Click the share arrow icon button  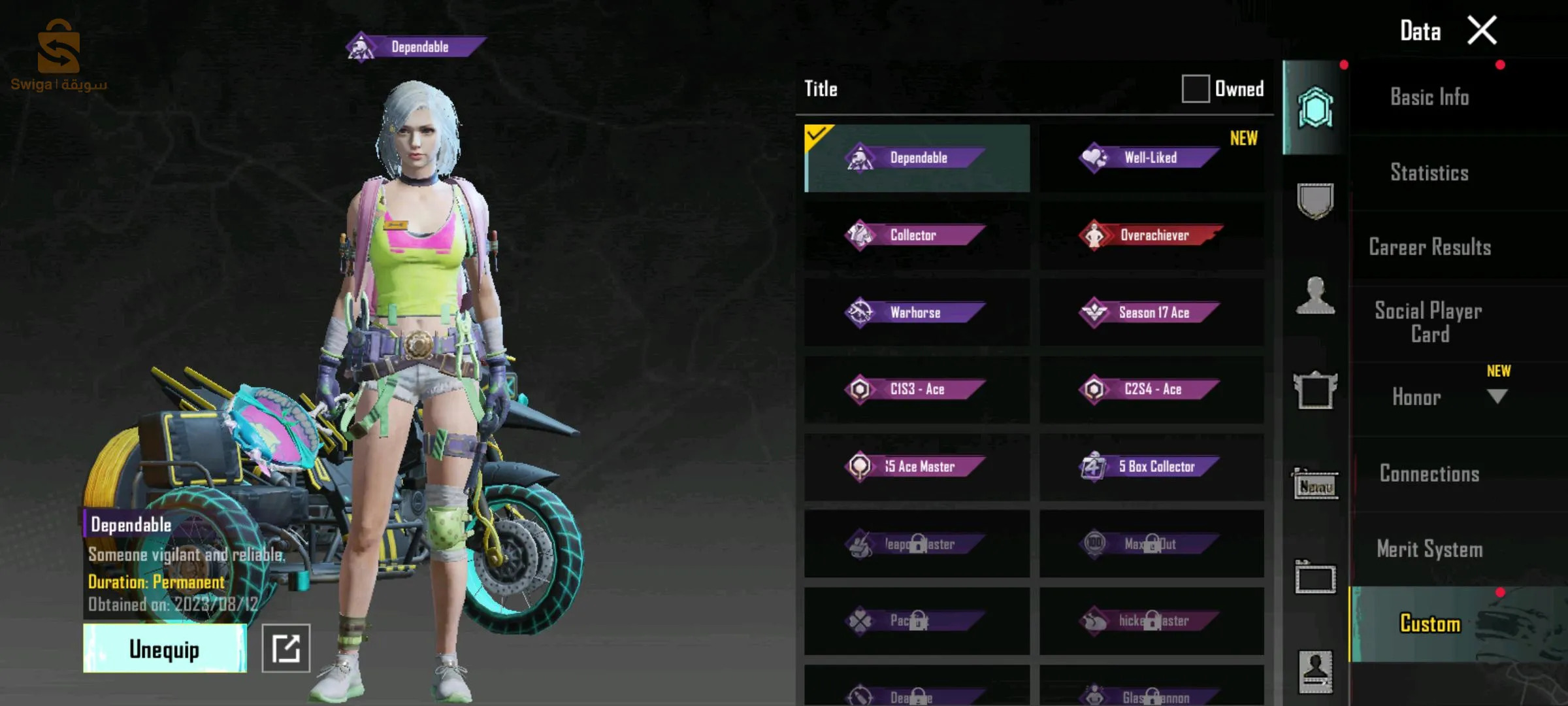286,648
